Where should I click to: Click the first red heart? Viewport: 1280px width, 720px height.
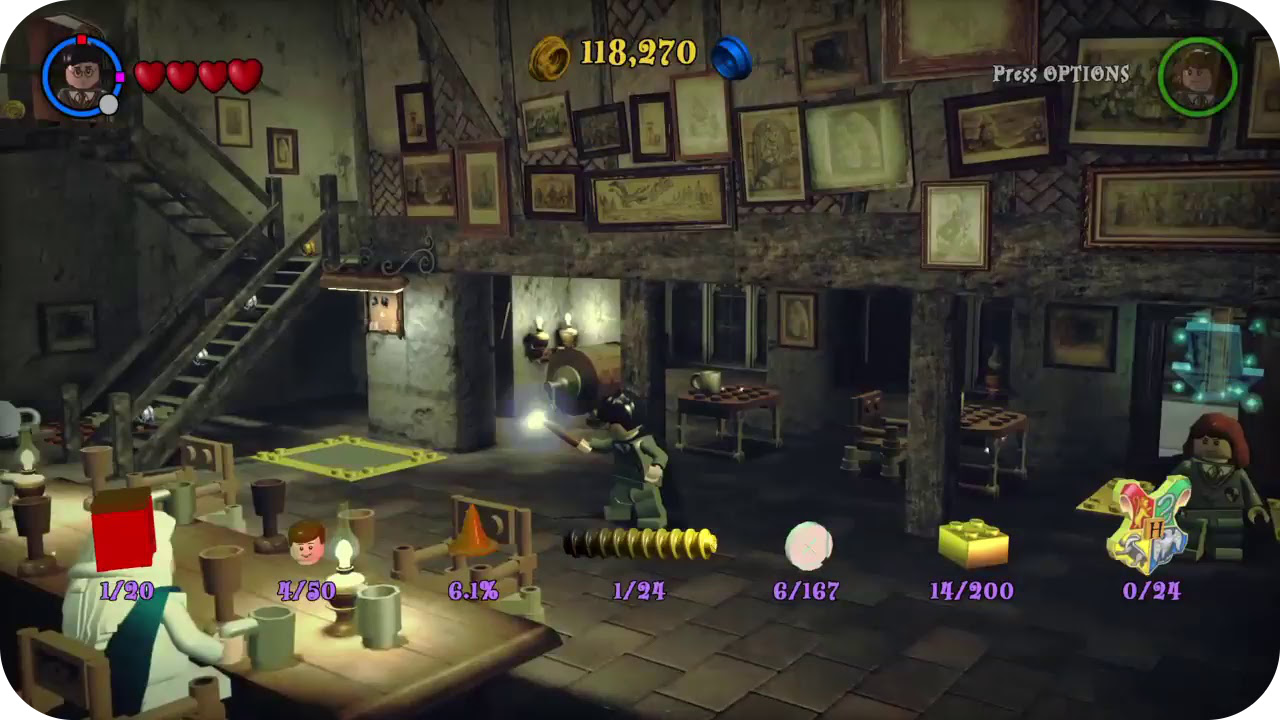(149, 73)
